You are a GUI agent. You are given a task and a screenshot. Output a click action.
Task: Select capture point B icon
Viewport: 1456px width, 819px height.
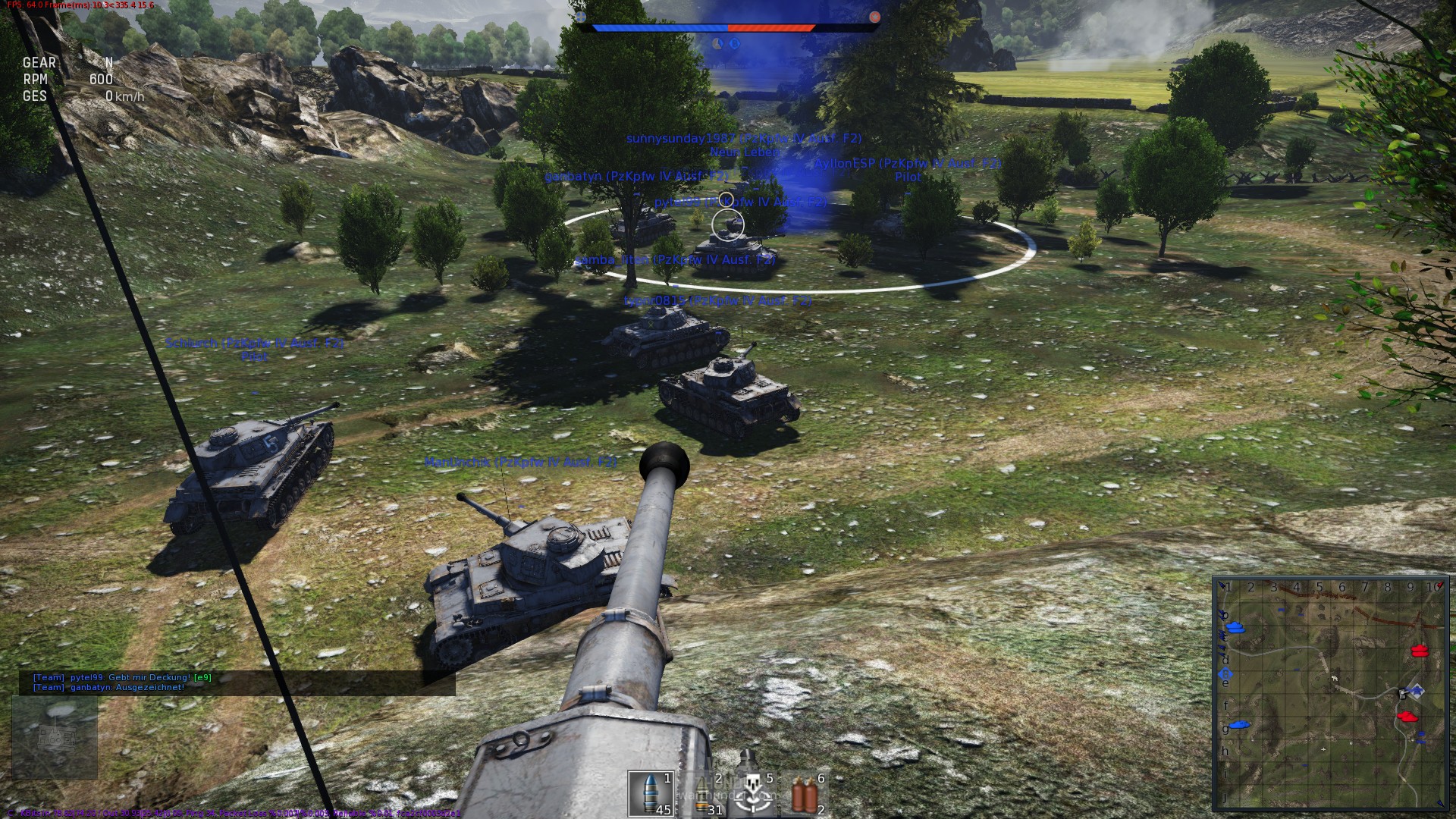(x=734, y=44)
